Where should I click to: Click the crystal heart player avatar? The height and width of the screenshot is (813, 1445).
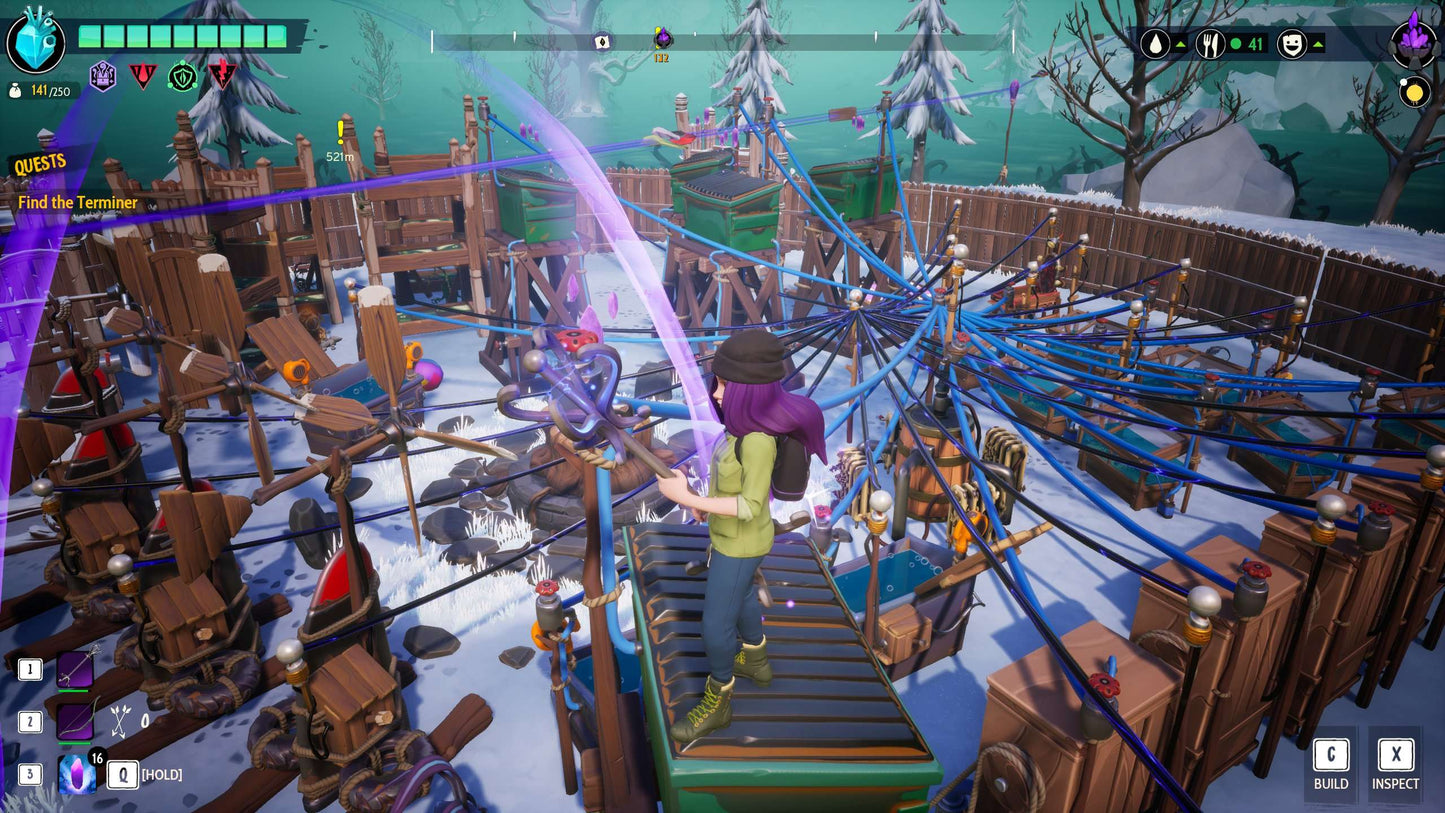36,42
